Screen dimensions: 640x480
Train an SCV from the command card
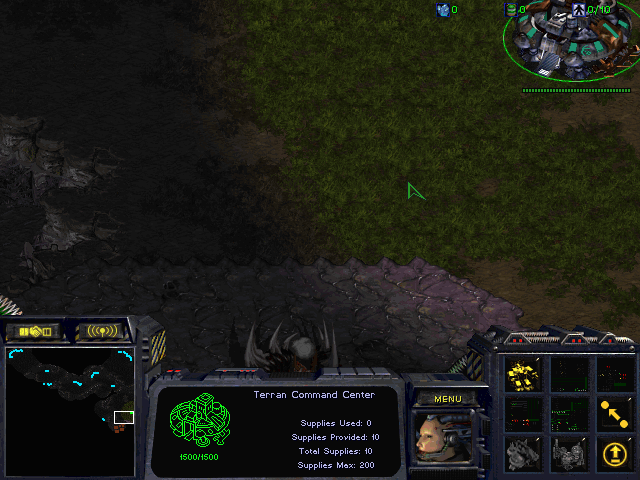(x=523, y=376)
